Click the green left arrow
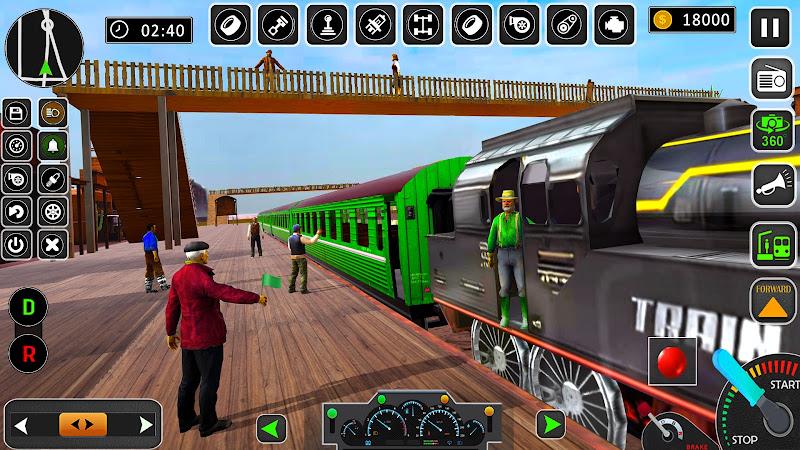This screenshot has width=800, height=450. 271,428
